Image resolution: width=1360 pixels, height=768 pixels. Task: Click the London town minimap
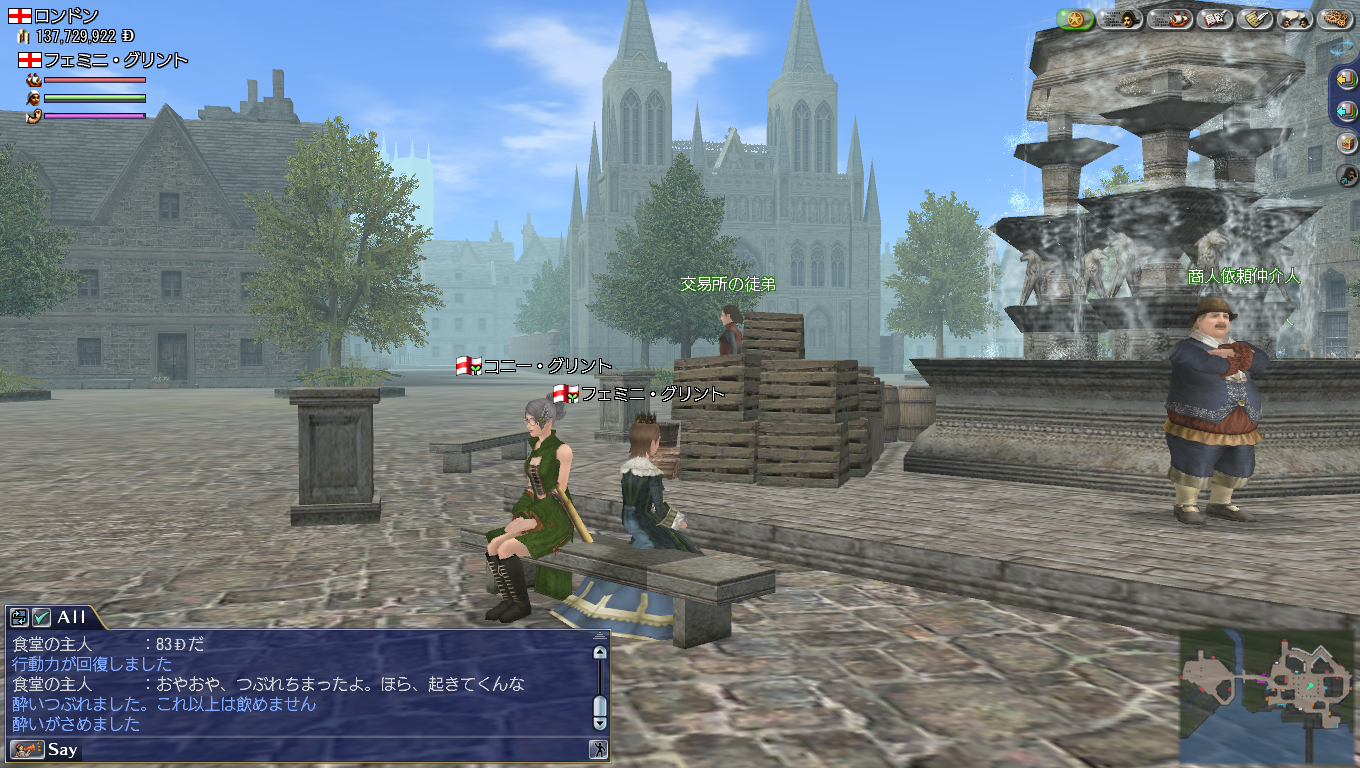click(1267, 696)
